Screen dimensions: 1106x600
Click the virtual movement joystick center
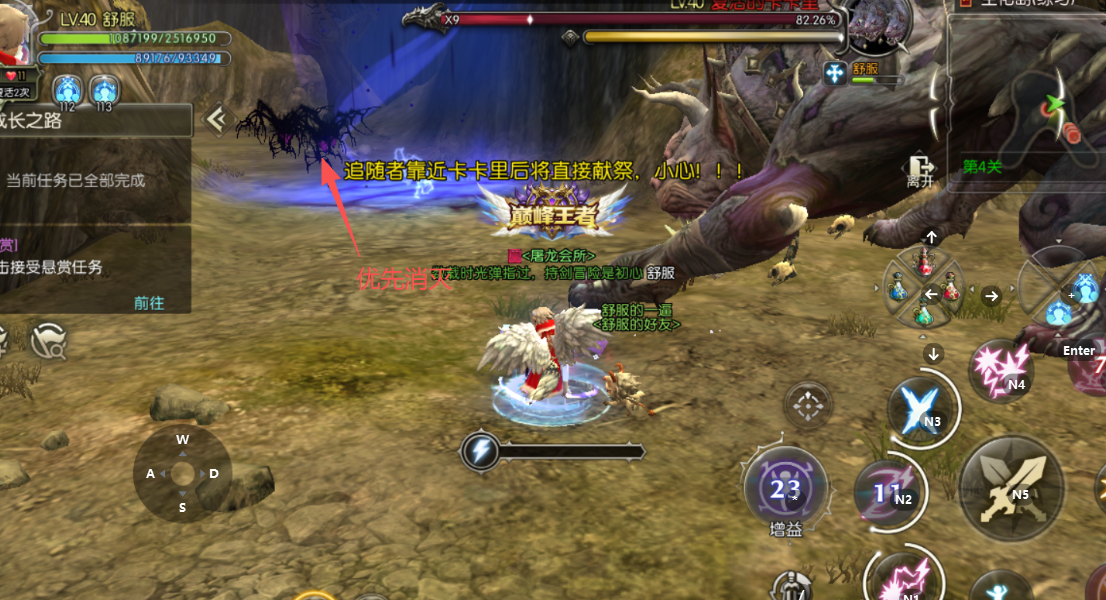tap(182, 473)
